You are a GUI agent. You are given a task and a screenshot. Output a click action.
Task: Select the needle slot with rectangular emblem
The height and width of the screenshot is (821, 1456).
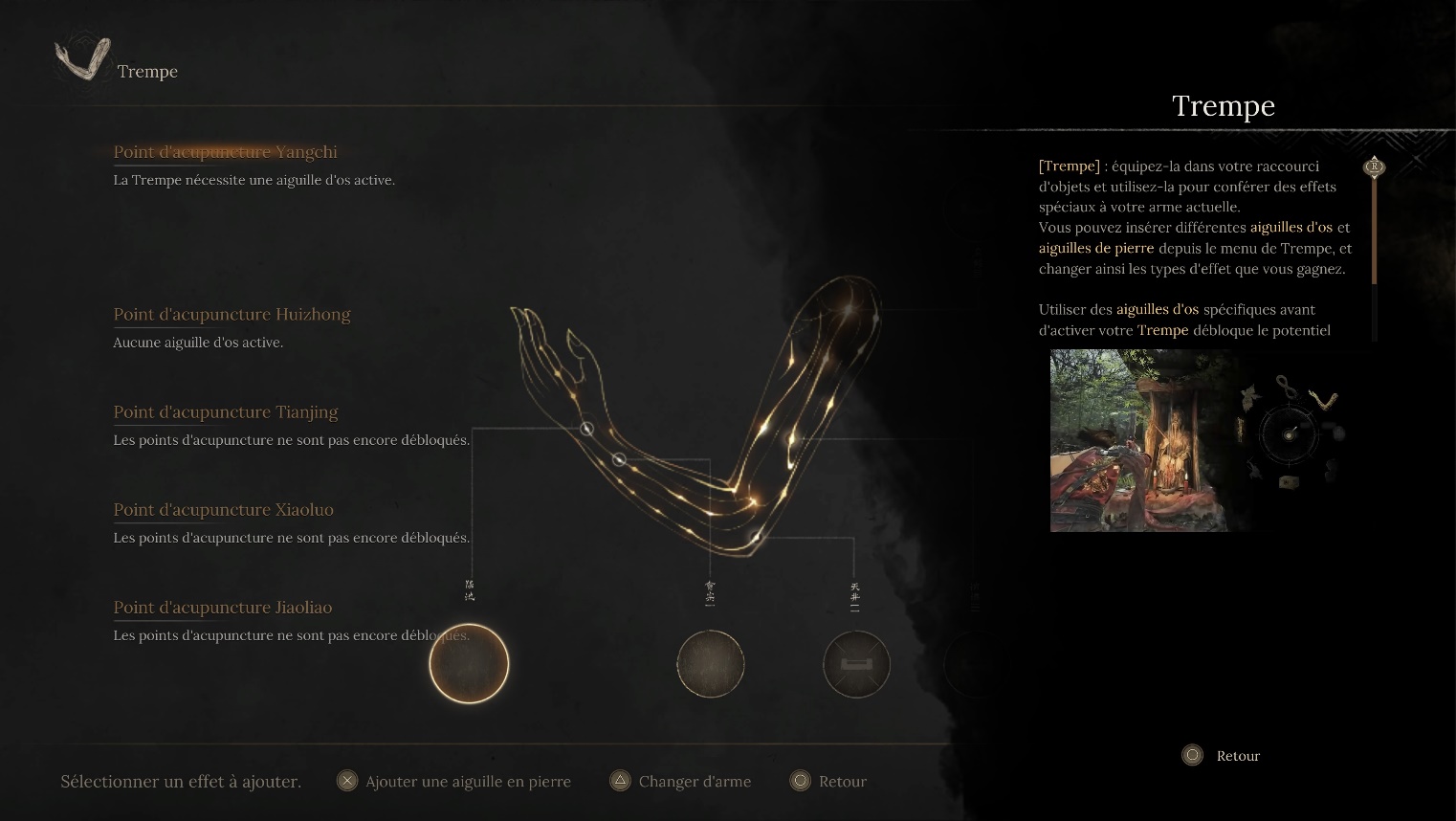856,664
